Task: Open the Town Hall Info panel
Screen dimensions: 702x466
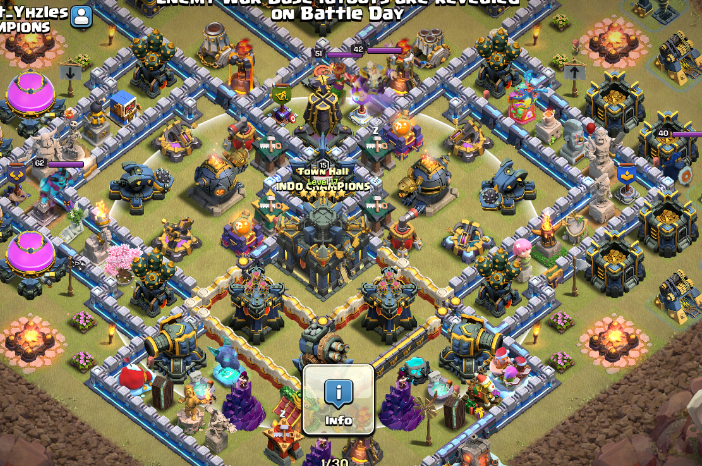Action: [x=338, y=398]
